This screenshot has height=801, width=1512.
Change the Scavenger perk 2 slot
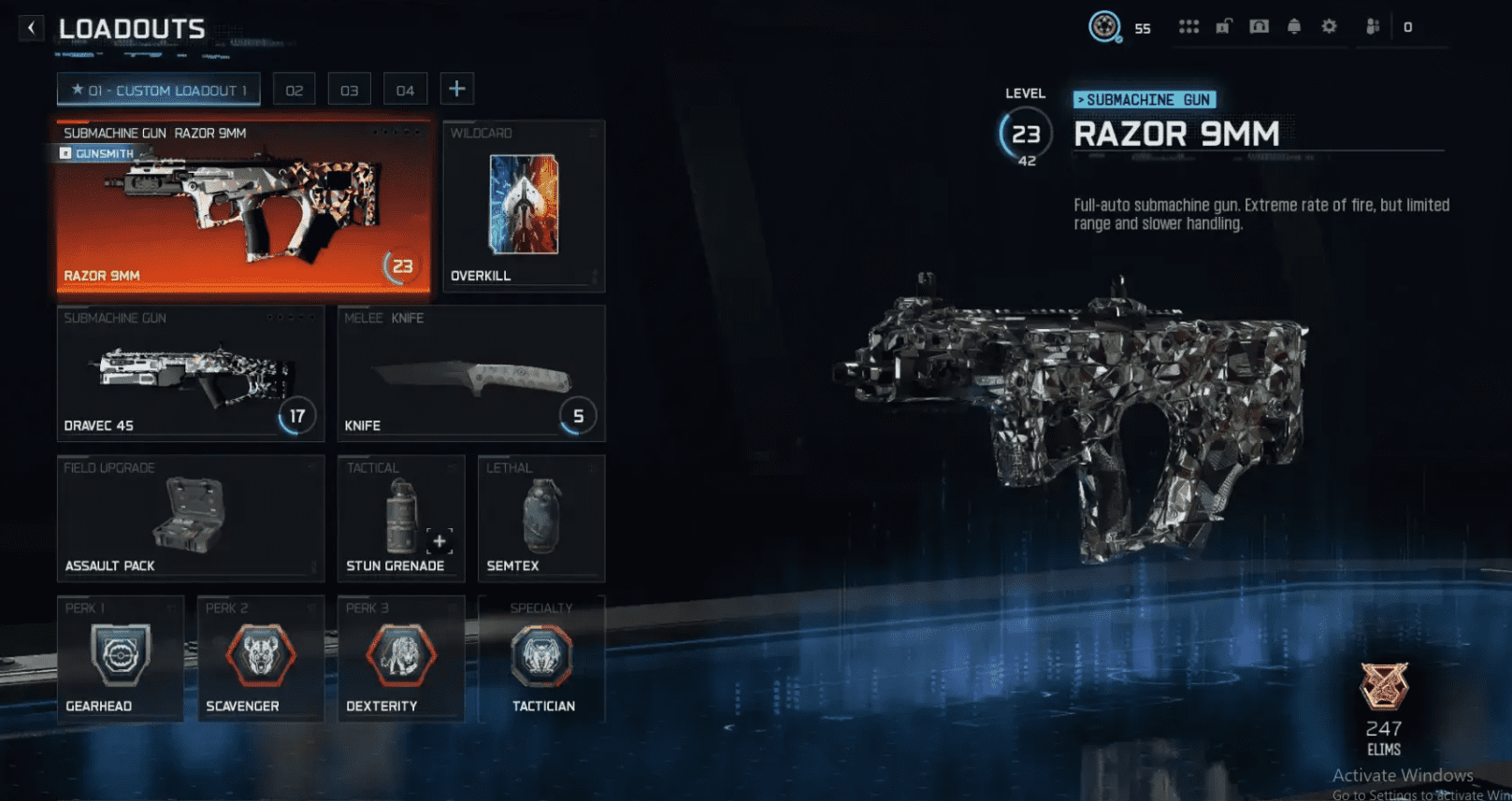(x=260, y=658)
